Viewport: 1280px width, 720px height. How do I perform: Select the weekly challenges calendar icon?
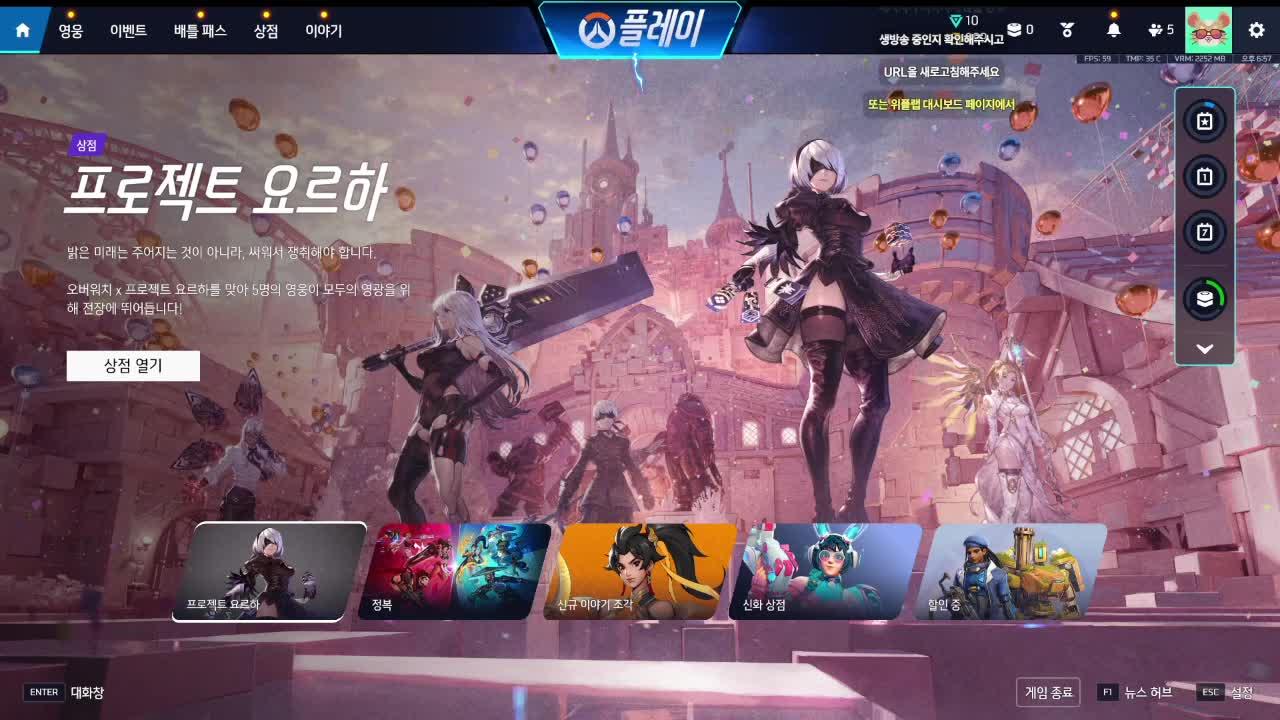pyautogui.click(x=1203, y=231)
